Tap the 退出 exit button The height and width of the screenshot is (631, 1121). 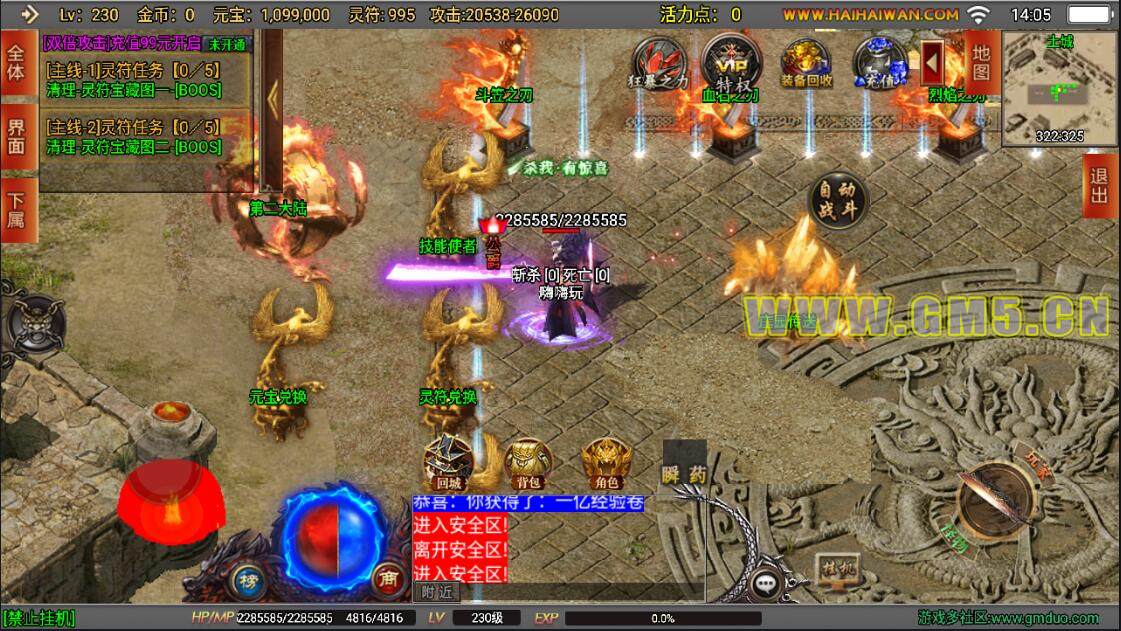pos(1099,187)
